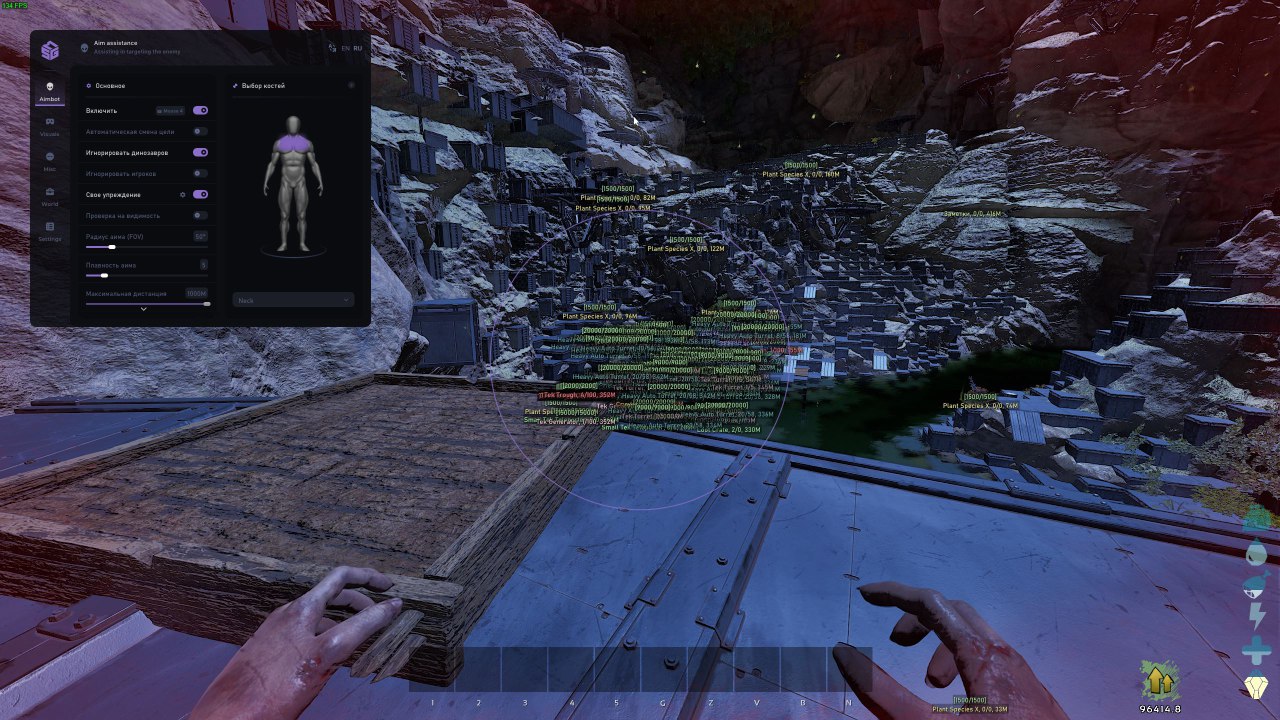Open the Settings section of the menu
The height and width of the screenshot is (720, 1280).
[x=49, y=233]
